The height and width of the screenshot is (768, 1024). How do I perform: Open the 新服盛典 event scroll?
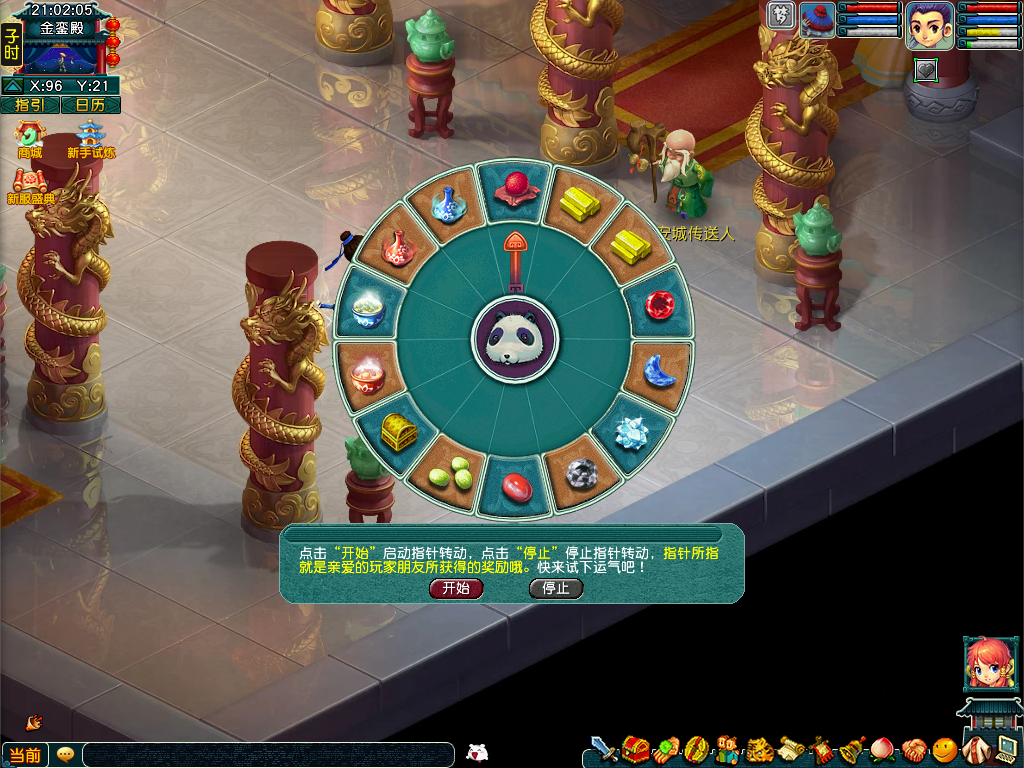click(30, 185)
